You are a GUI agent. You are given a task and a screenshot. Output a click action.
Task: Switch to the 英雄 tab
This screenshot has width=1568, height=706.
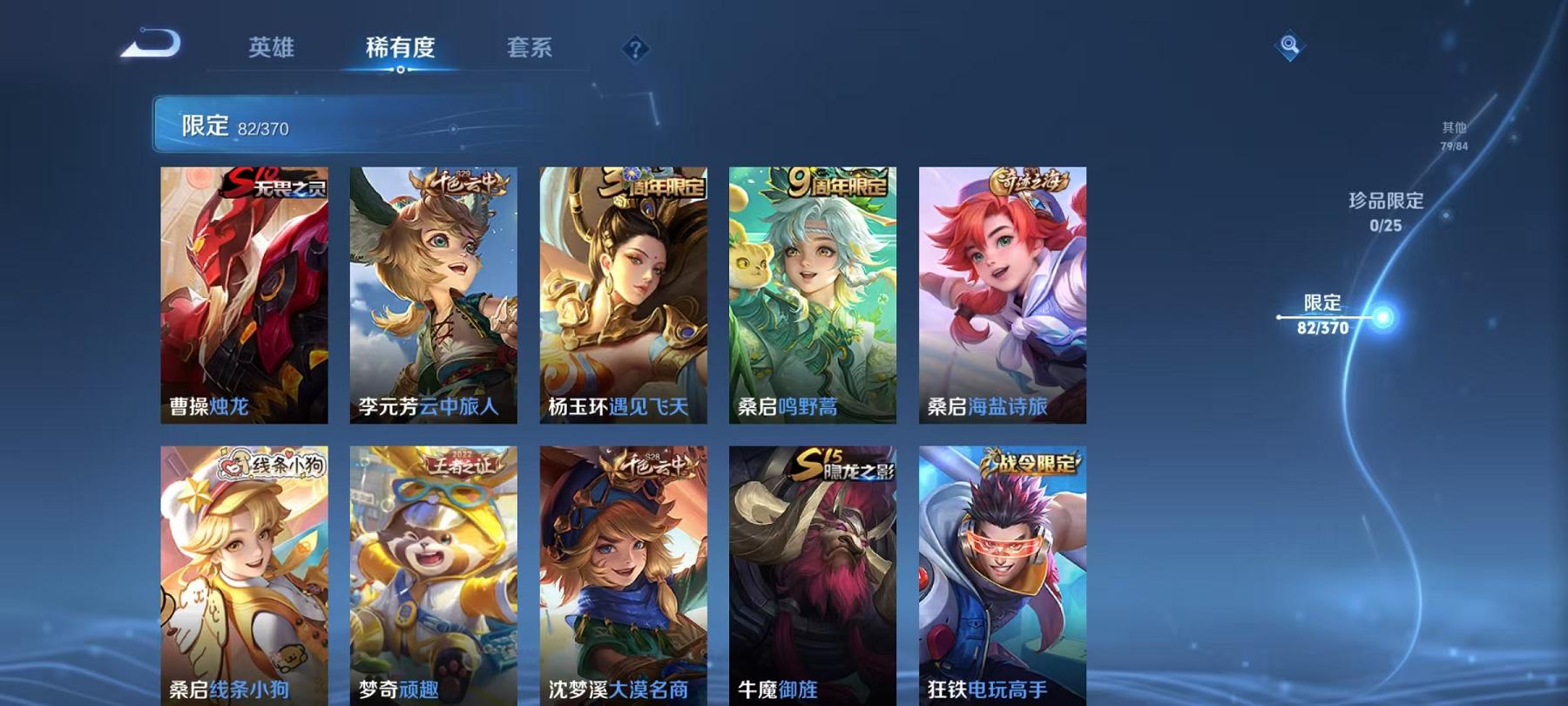point(270,50)
